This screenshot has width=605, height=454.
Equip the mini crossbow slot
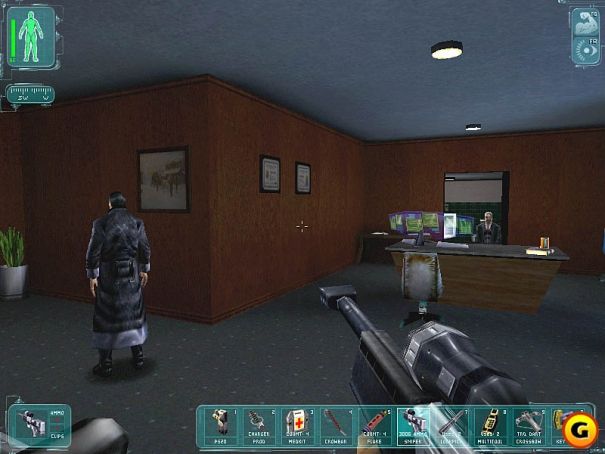tap(529, 425)
